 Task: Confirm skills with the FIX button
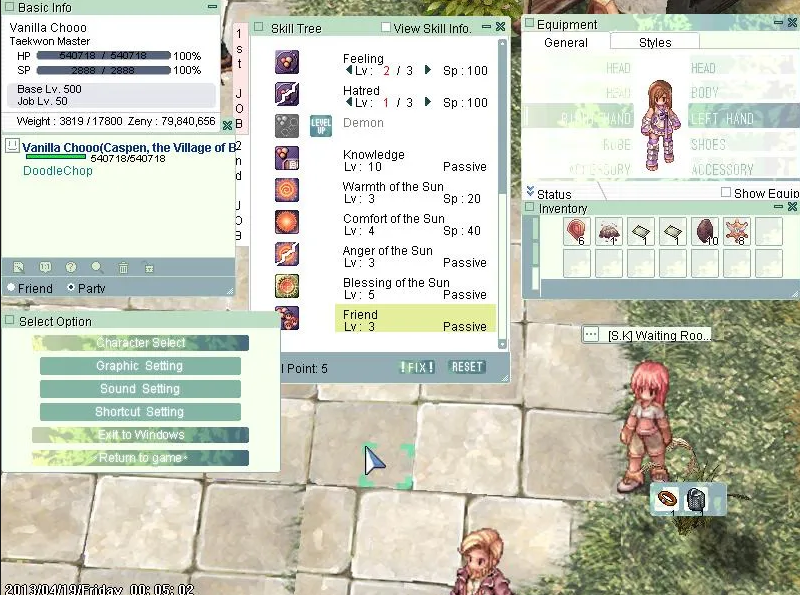tap(417, 367)
